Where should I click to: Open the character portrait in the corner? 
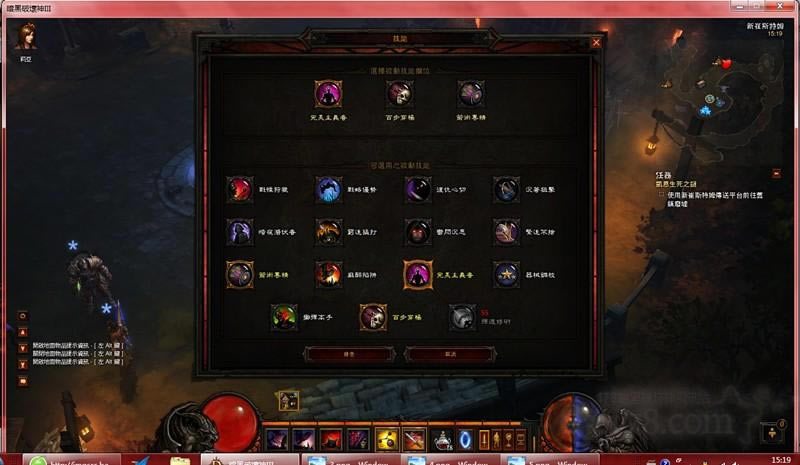[x=26, y=37]
